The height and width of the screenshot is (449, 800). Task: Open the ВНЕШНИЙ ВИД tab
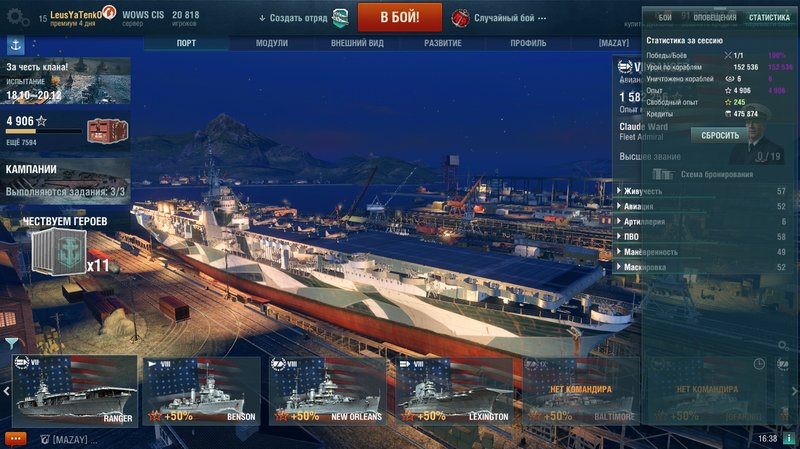[357, 43]
